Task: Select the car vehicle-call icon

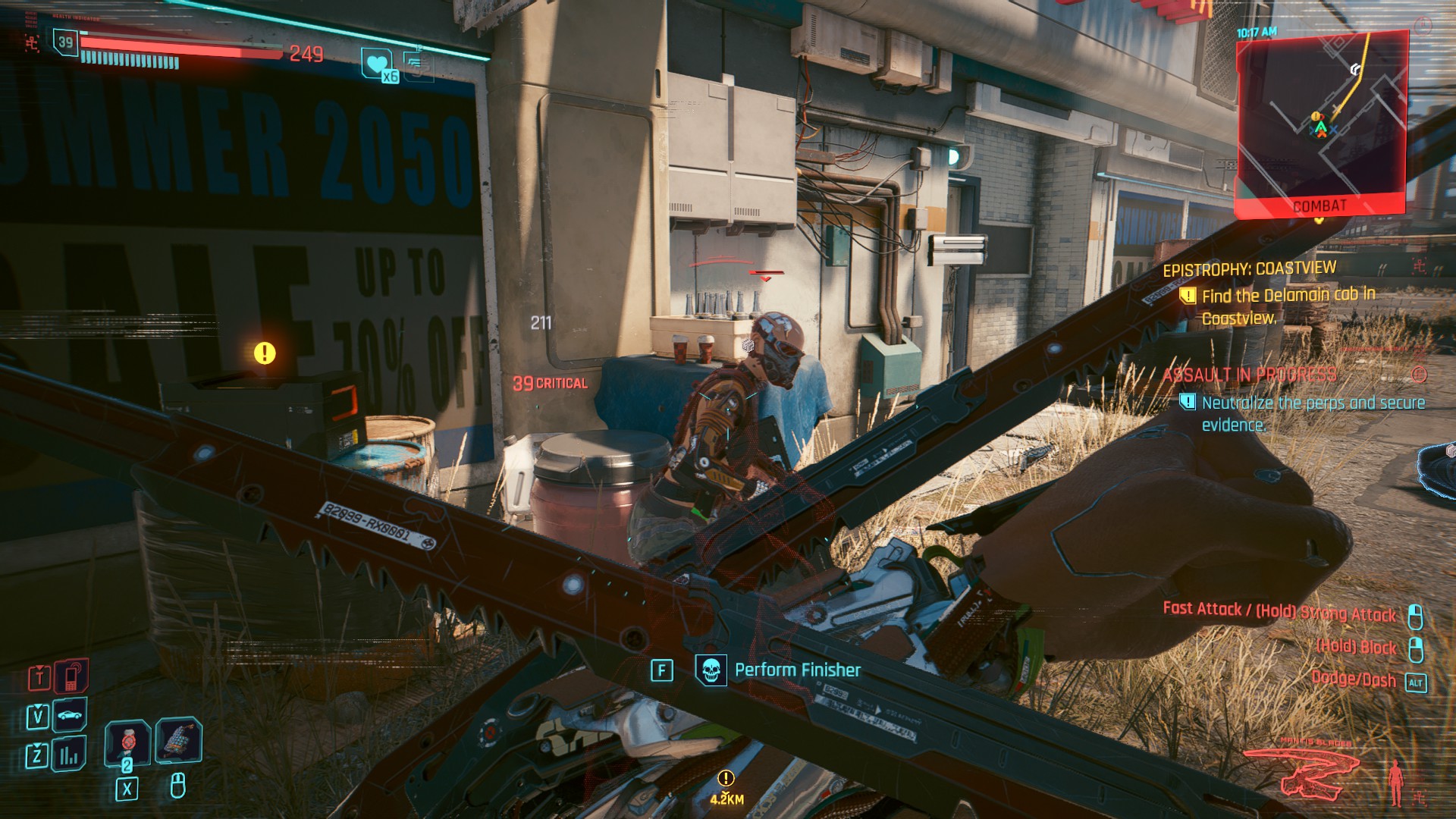Action: (x=70, y=715)
